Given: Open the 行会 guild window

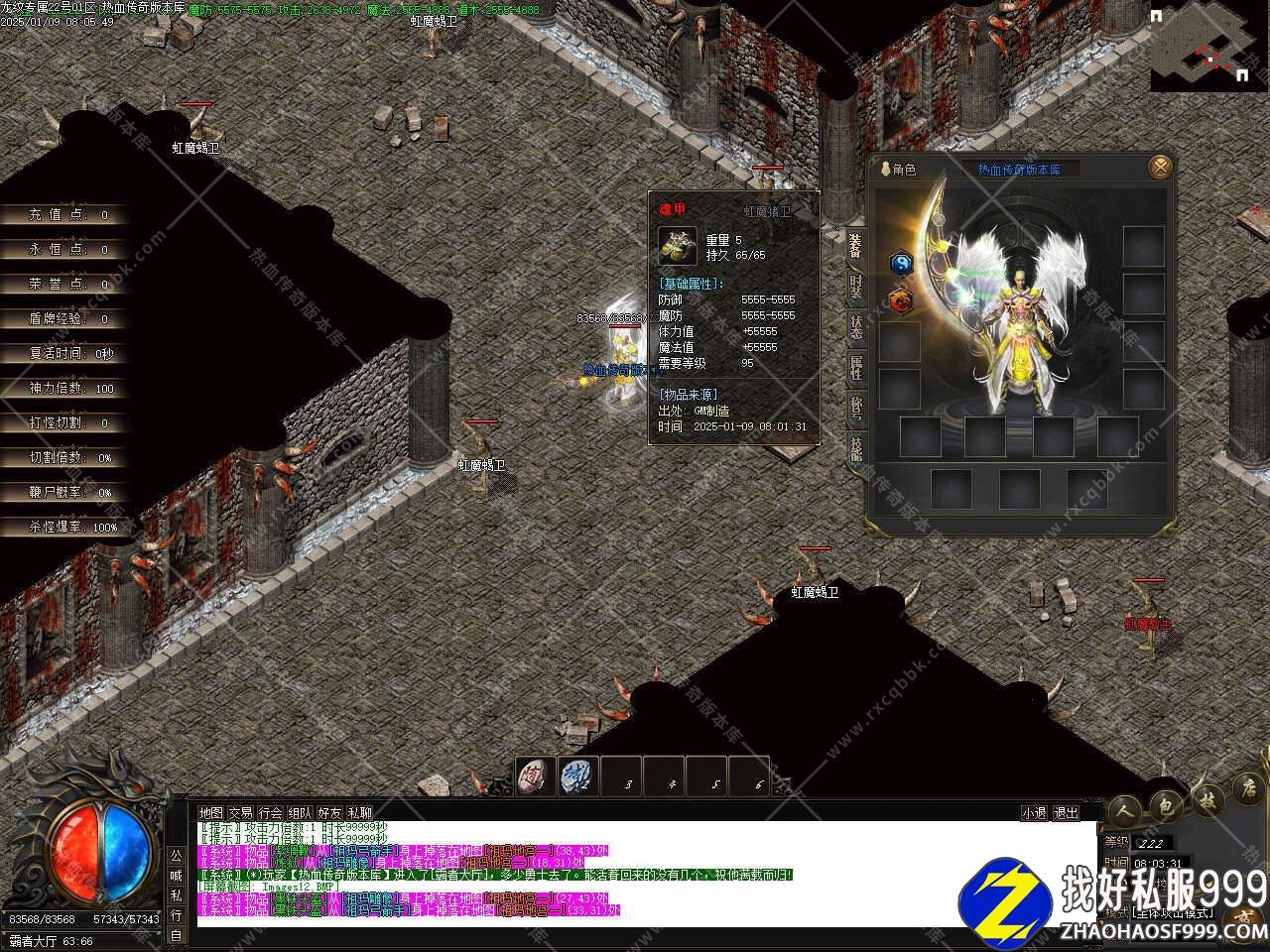Looking at the screenshot, I should (x=270, y=812).
